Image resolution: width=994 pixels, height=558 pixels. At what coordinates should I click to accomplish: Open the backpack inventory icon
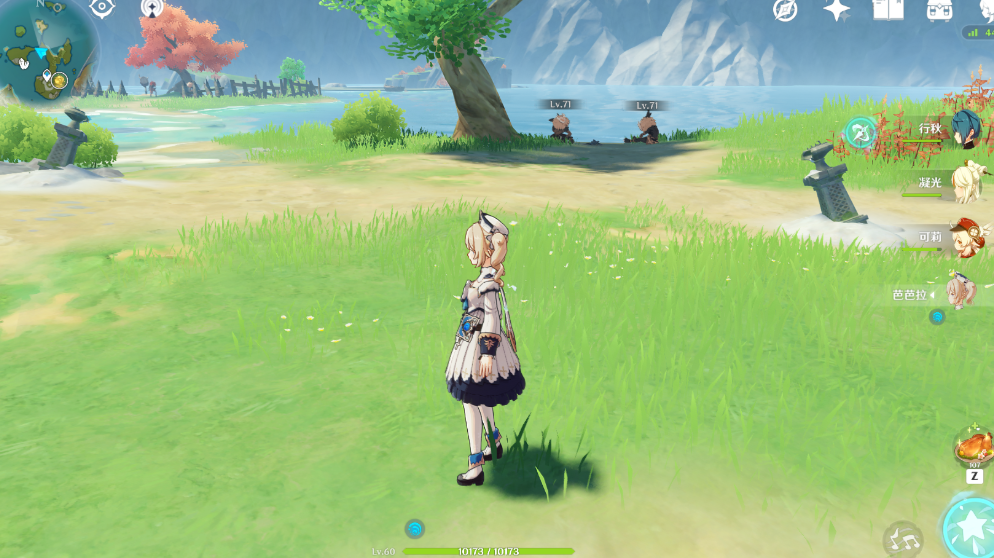[x=939, y=10]
